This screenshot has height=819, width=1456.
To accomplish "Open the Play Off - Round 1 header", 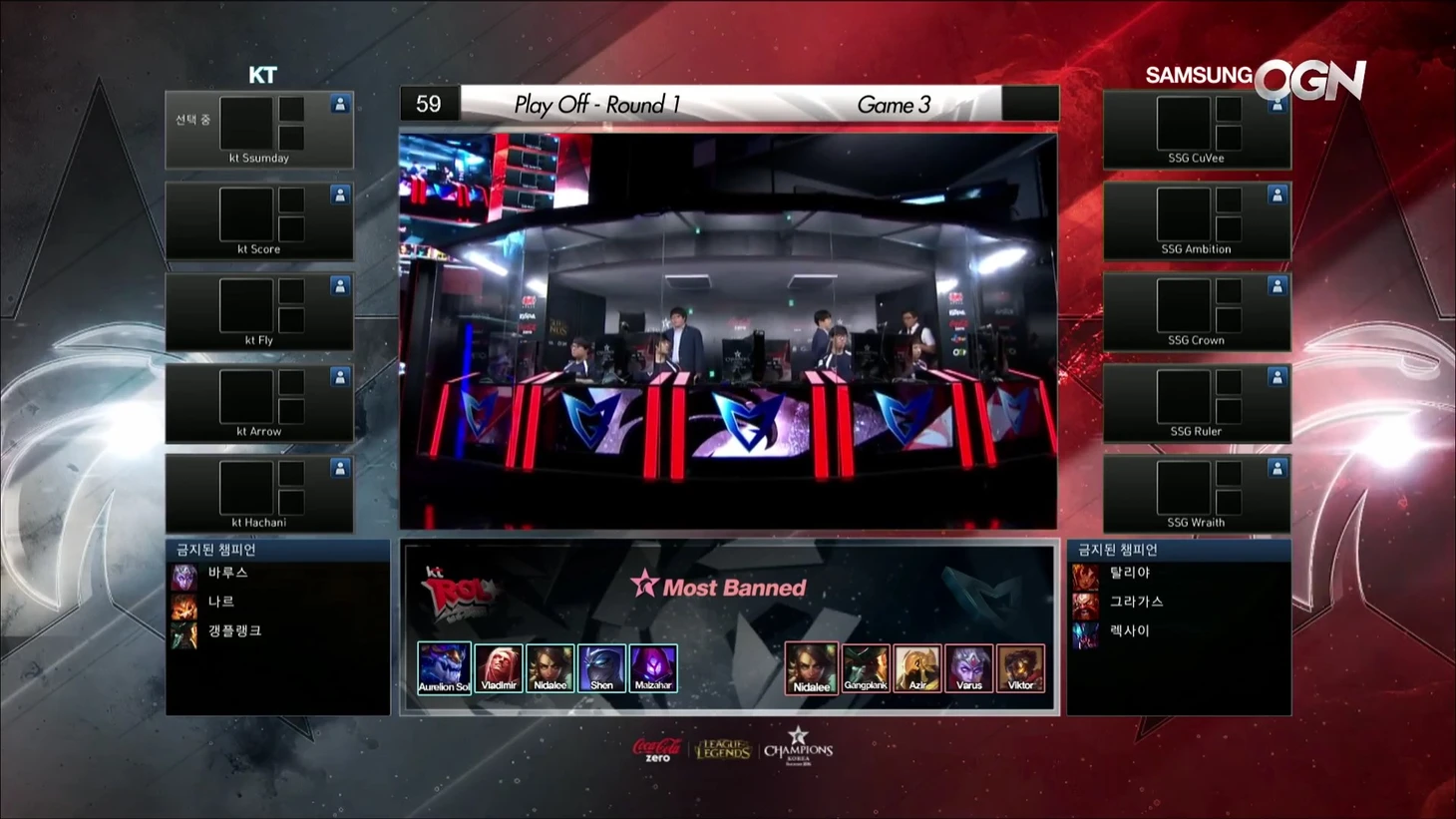I will point(595,104).
